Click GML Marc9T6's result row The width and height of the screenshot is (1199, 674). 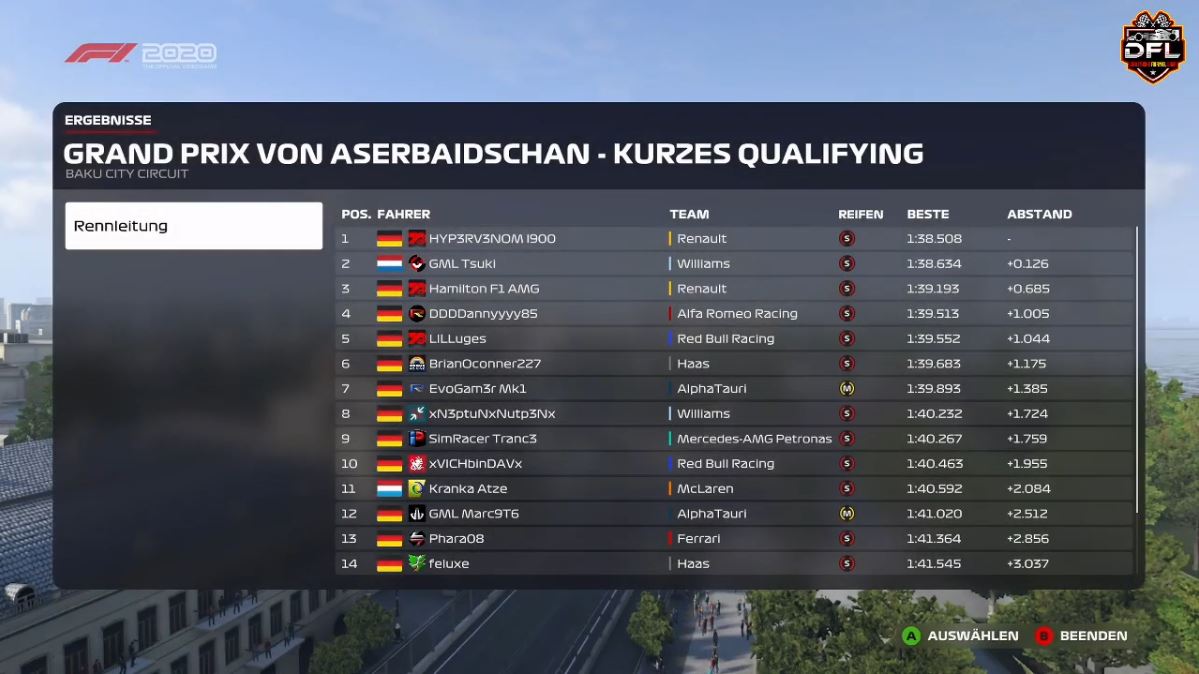point(734,514)
